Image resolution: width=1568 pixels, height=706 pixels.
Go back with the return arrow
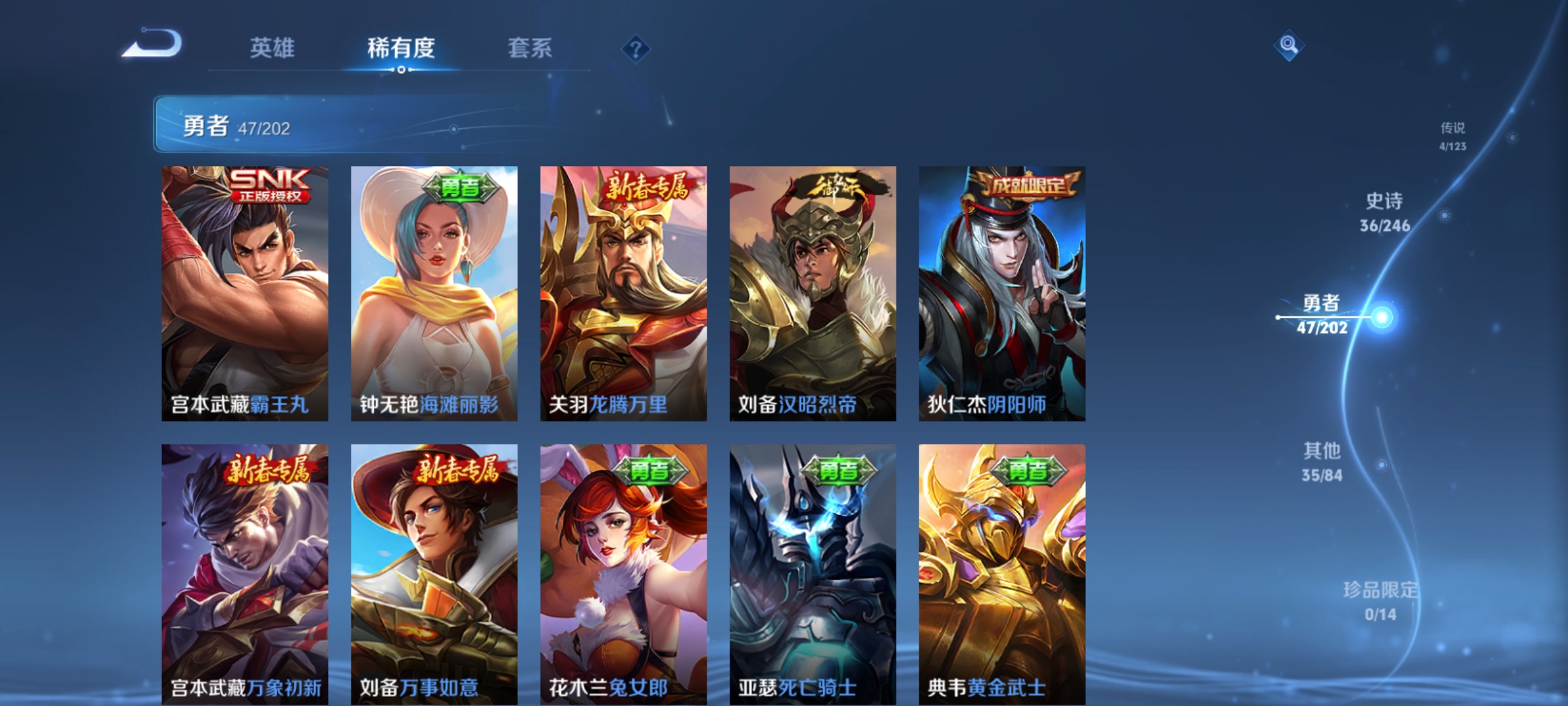153,44
